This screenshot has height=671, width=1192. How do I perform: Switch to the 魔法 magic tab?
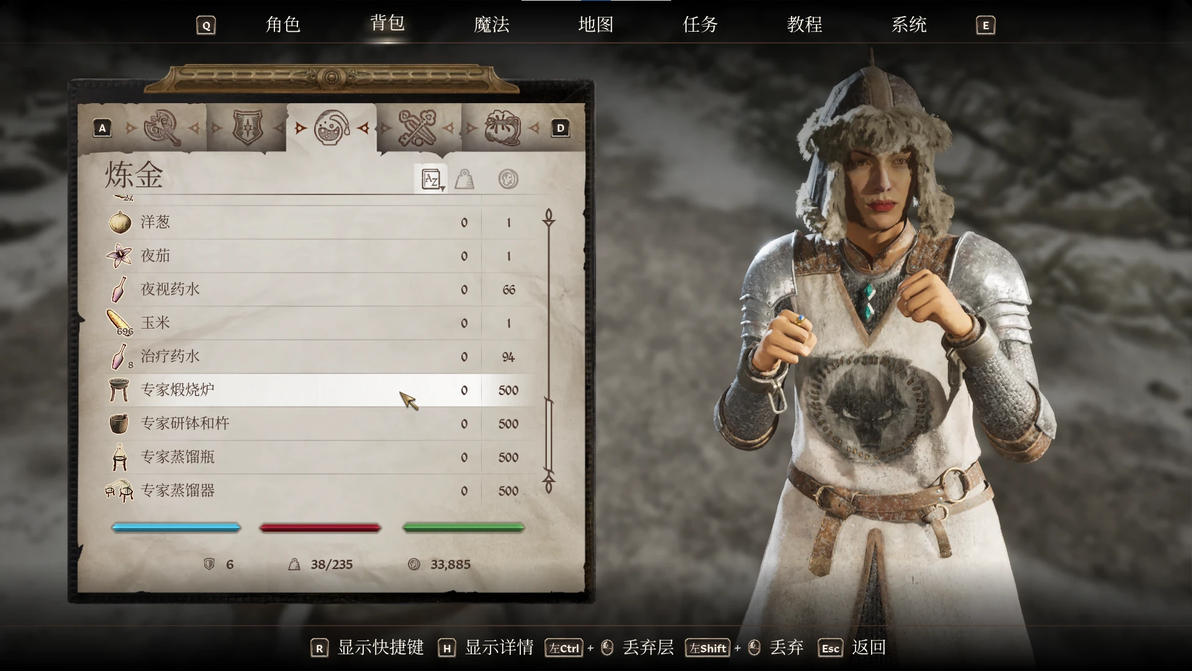(491, 25)
